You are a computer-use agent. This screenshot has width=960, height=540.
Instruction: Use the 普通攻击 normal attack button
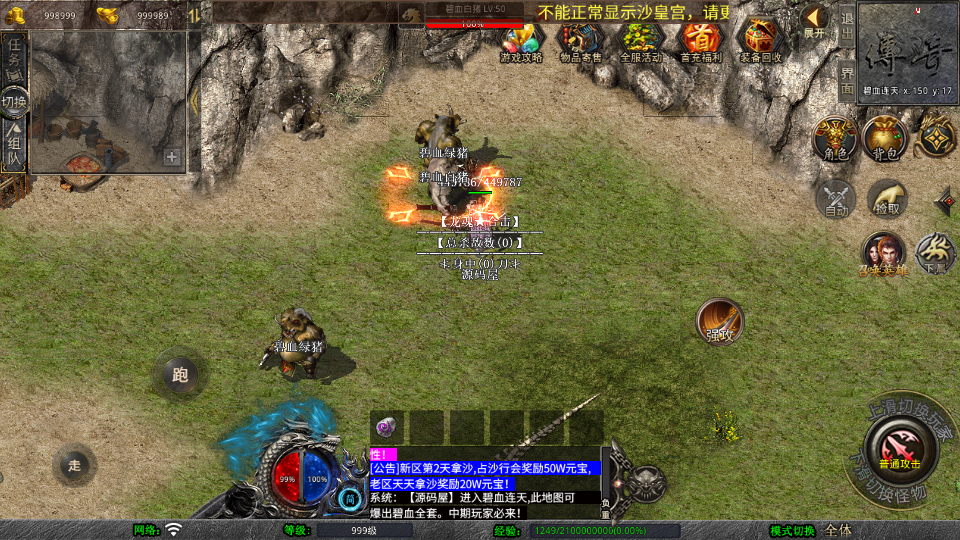pos(900,446)
